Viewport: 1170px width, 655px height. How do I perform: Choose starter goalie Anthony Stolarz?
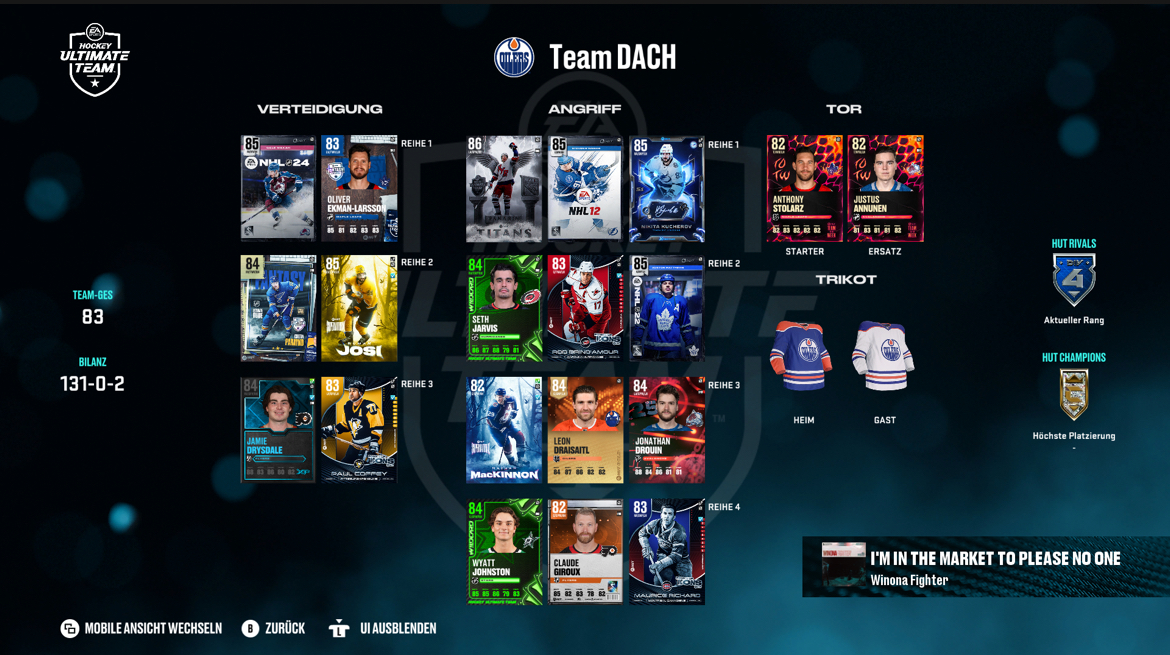804,189
